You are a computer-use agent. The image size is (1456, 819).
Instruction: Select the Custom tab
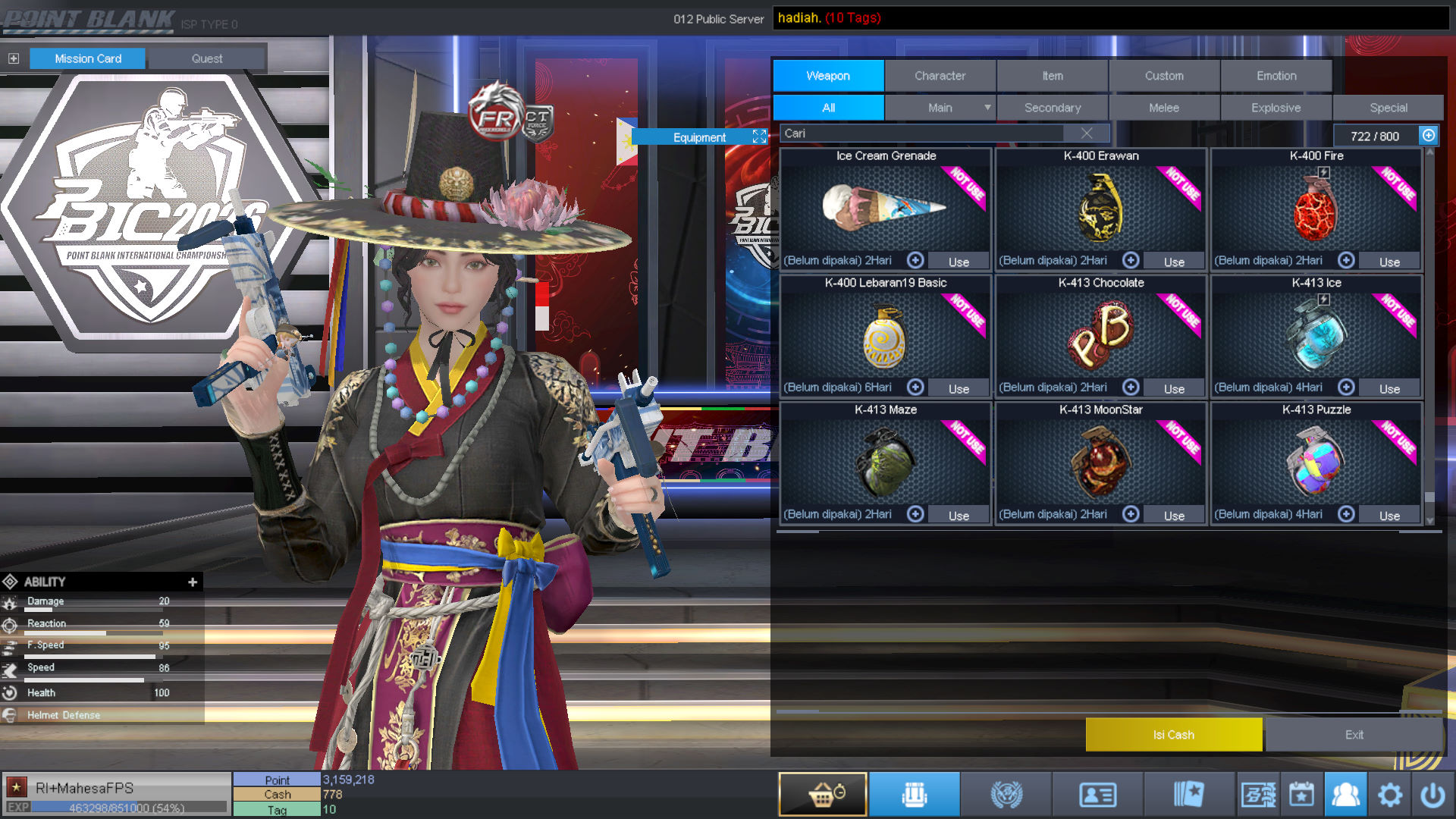[1164, 76]
